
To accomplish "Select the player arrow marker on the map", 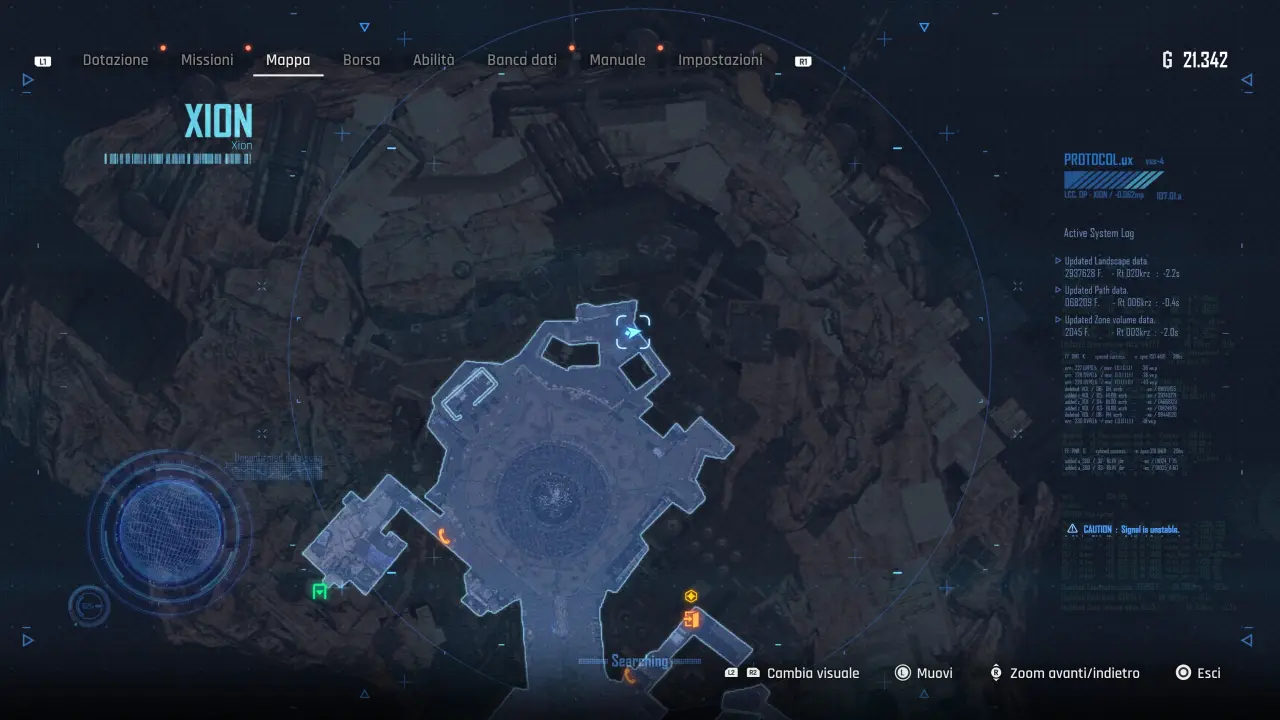I will 633,332.
